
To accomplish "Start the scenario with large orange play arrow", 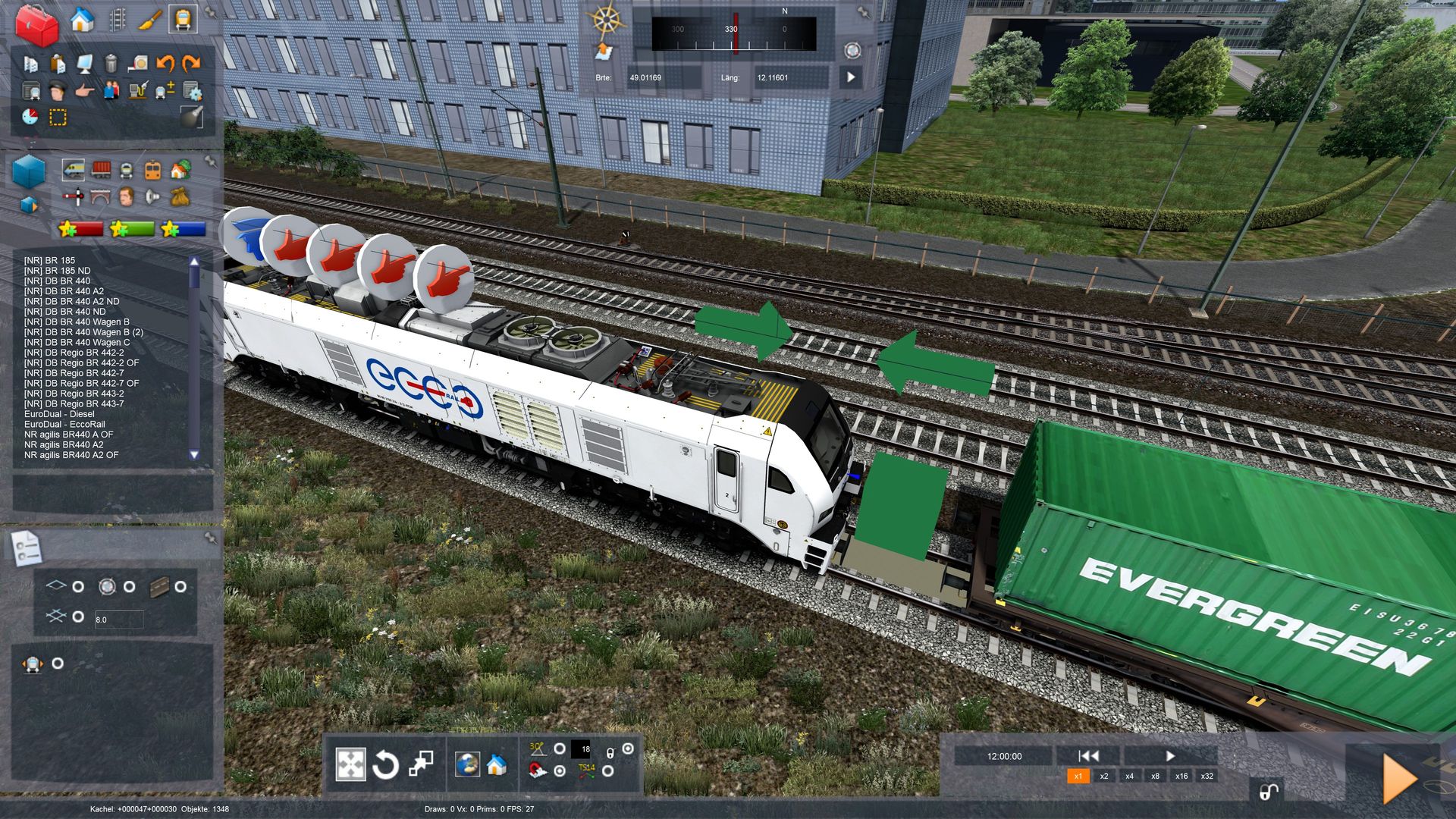I will (1399, 779).
